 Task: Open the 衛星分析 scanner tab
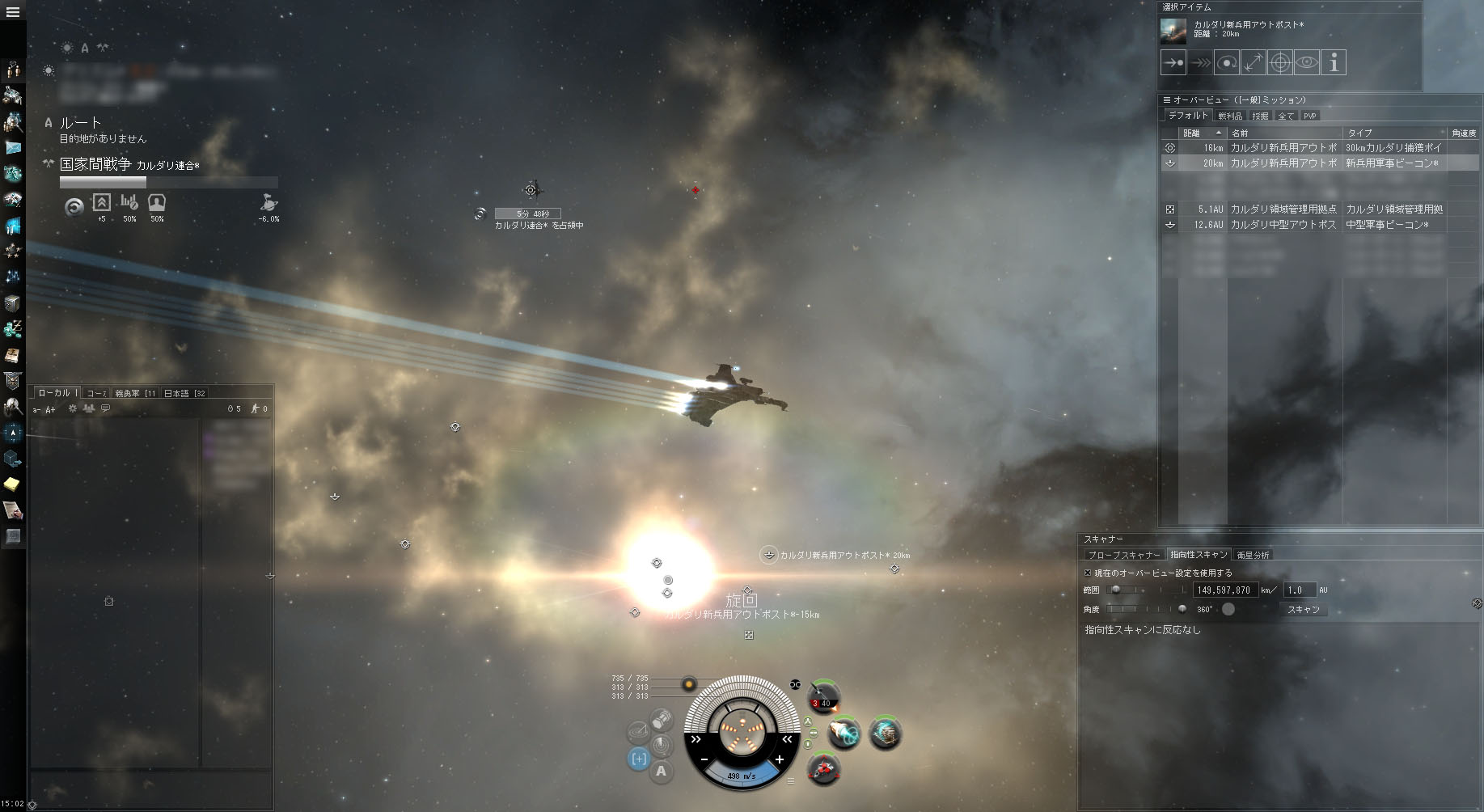coord(1254,555)
